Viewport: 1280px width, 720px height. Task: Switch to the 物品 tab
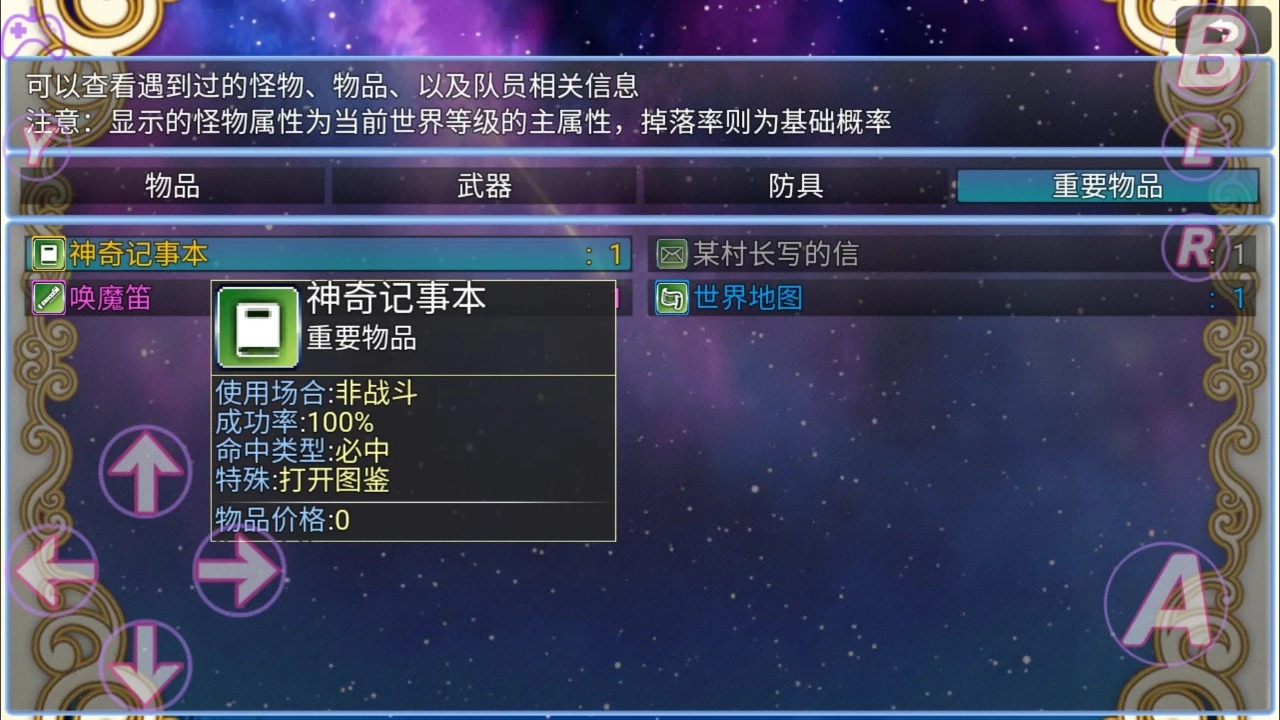click(x=172, y=185)
